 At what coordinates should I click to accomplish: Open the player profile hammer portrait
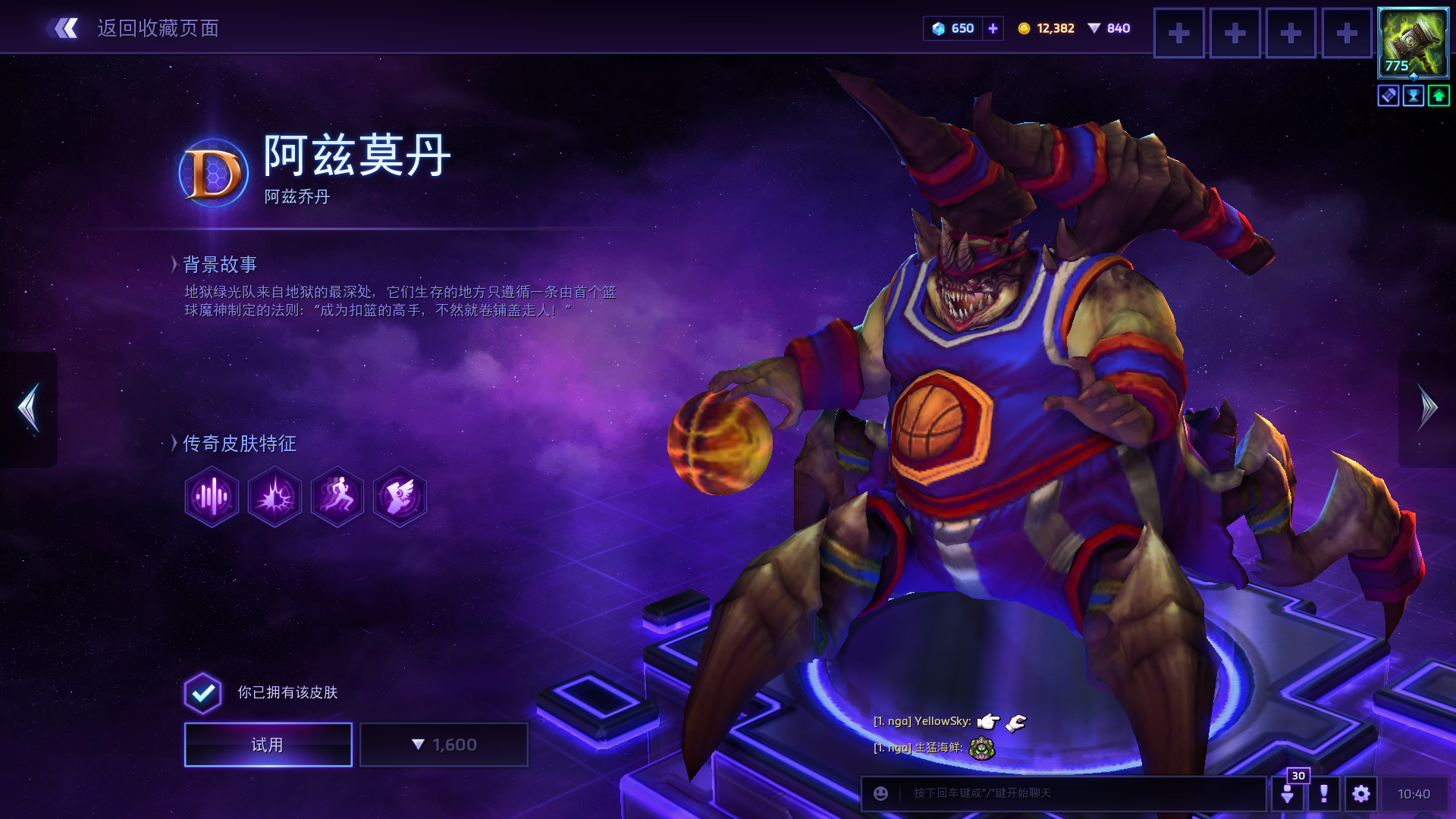(1413, 42)
